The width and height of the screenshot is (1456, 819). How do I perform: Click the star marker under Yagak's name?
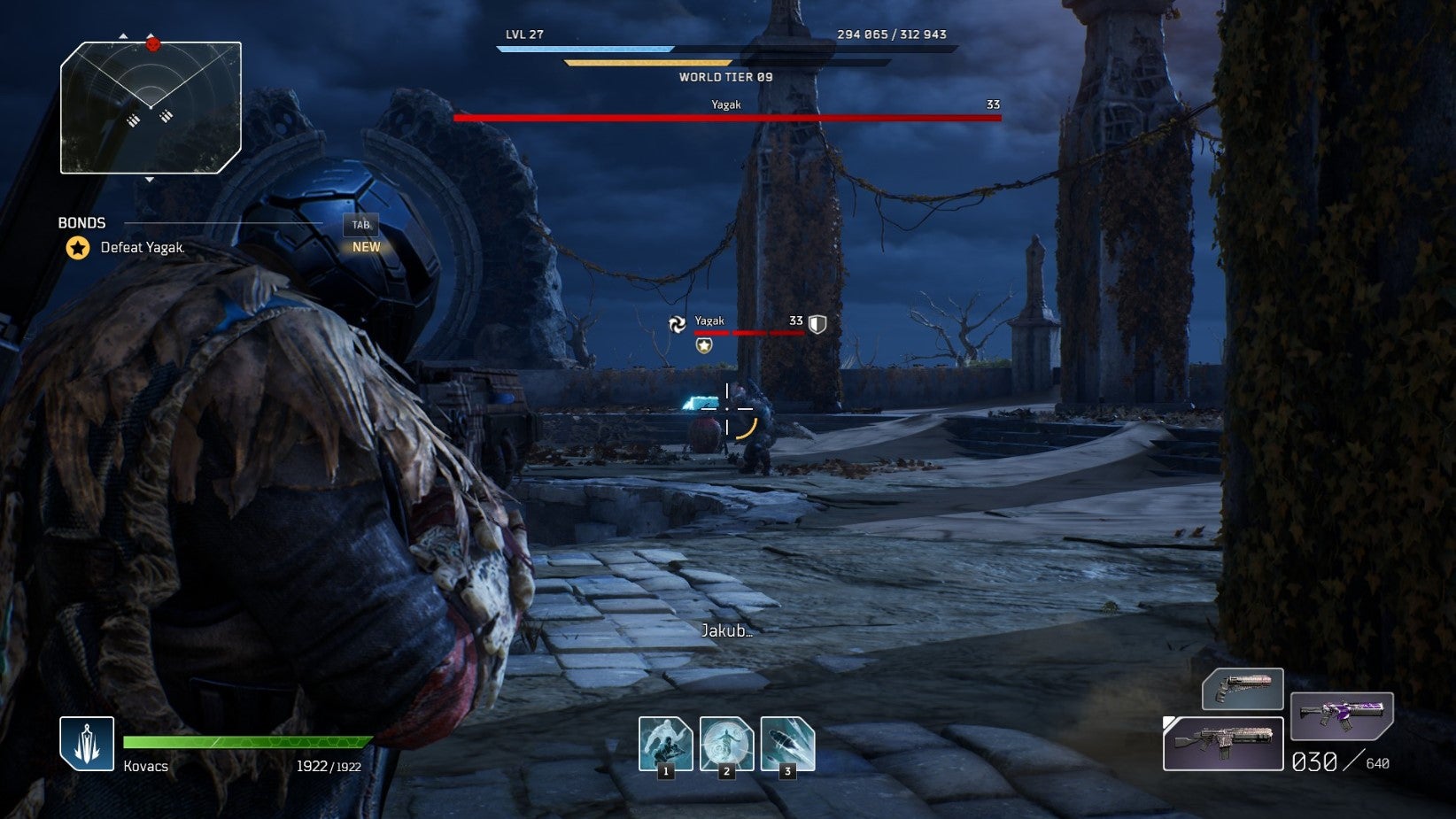coord(704,345)
